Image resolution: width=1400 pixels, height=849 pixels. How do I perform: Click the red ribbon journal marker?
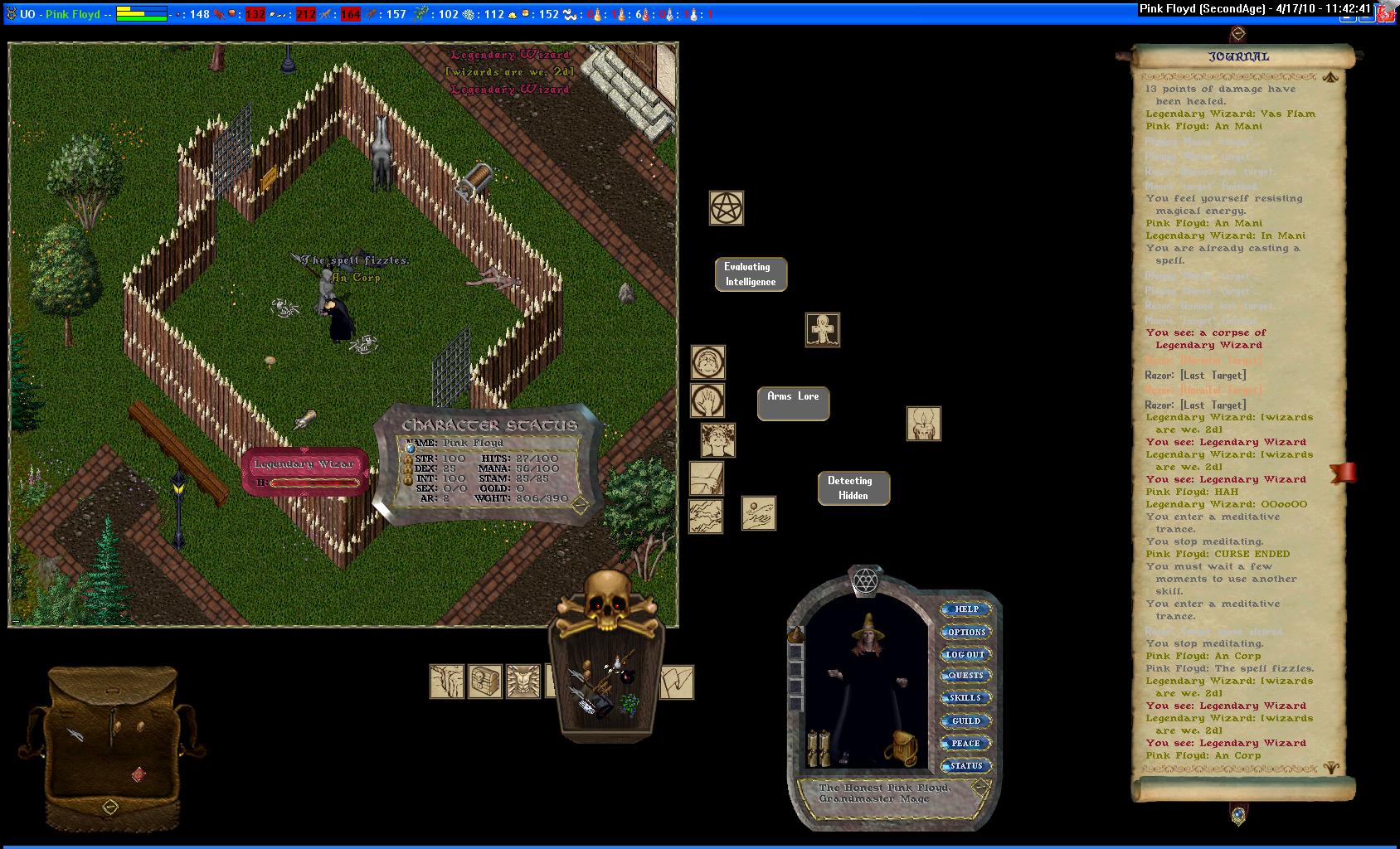click(1343, 472)
